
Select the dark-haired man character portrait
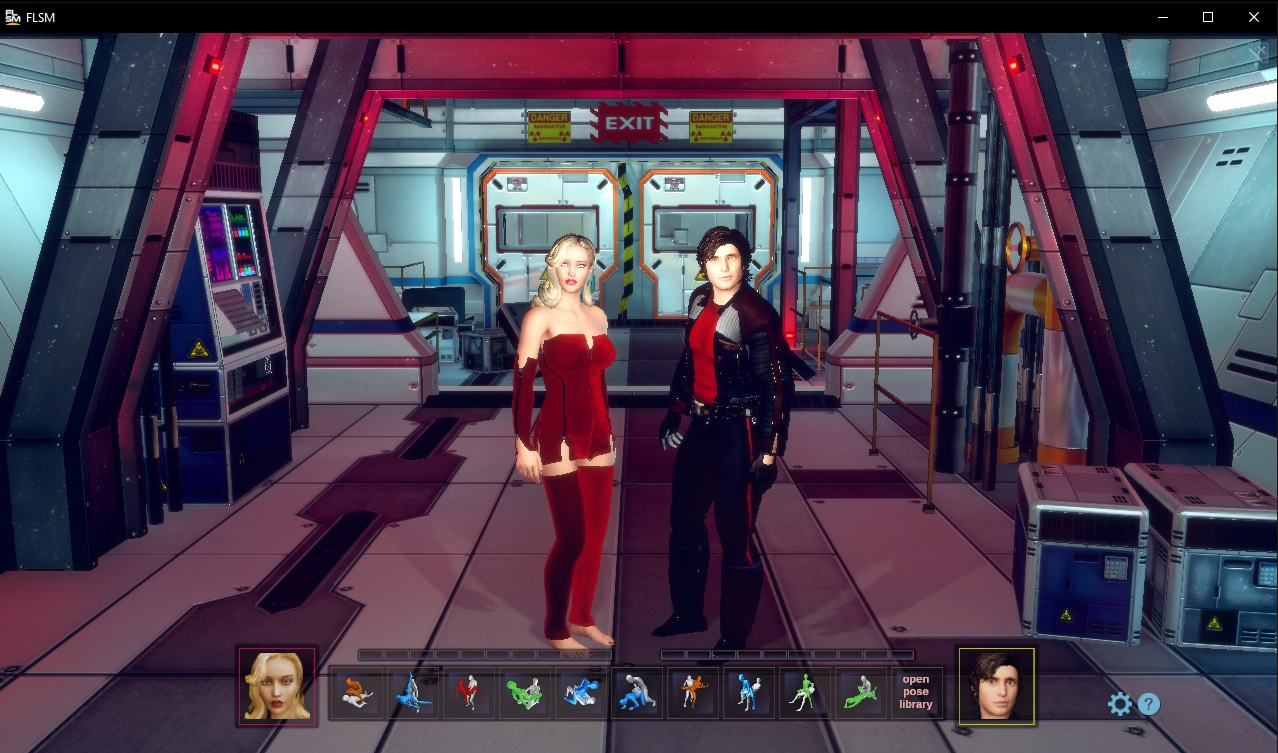point(996,685)
